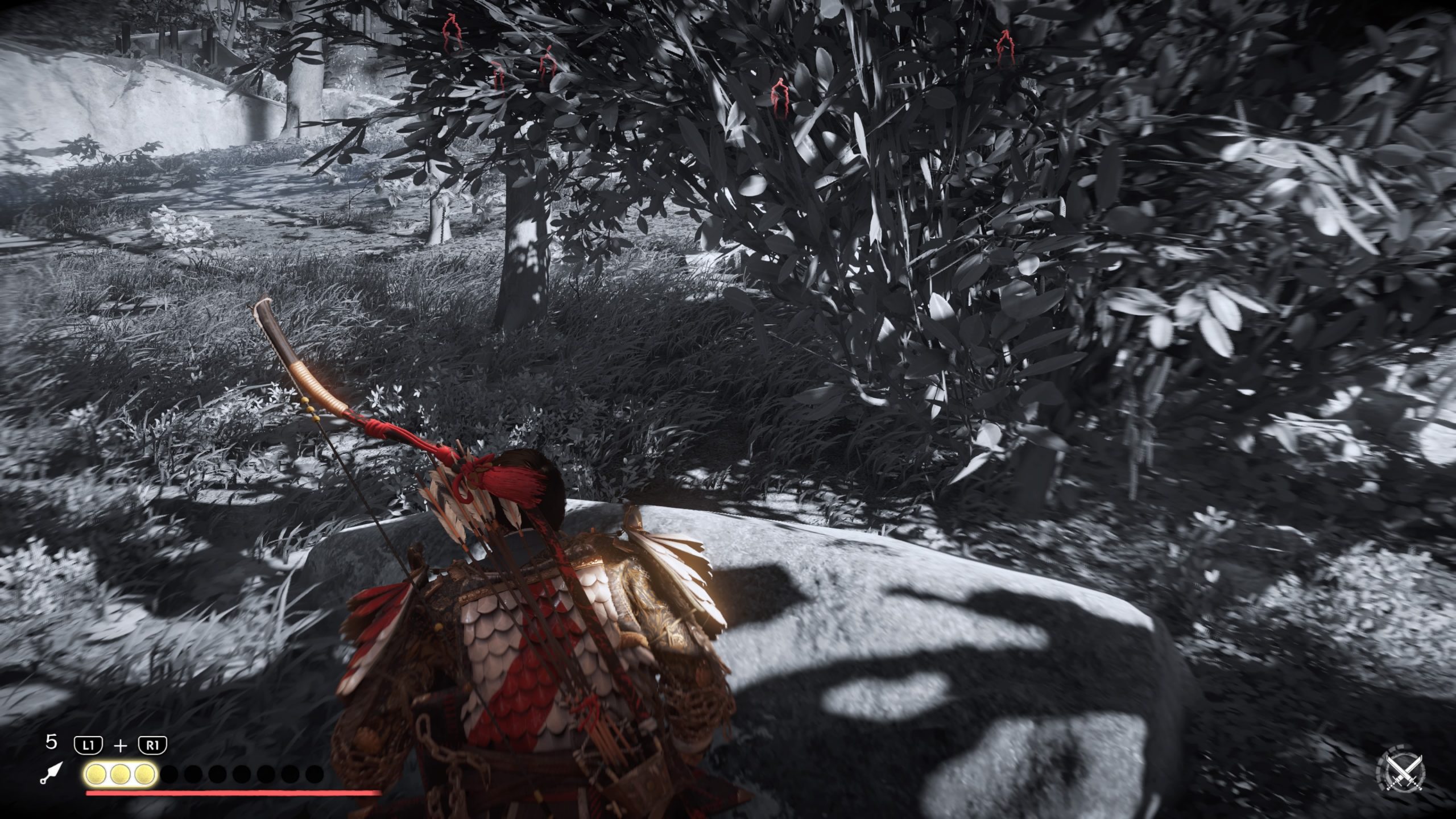Click the R1 button prompt
The width and height of the screenshot is (1456, 819).
tap(154, 745)
